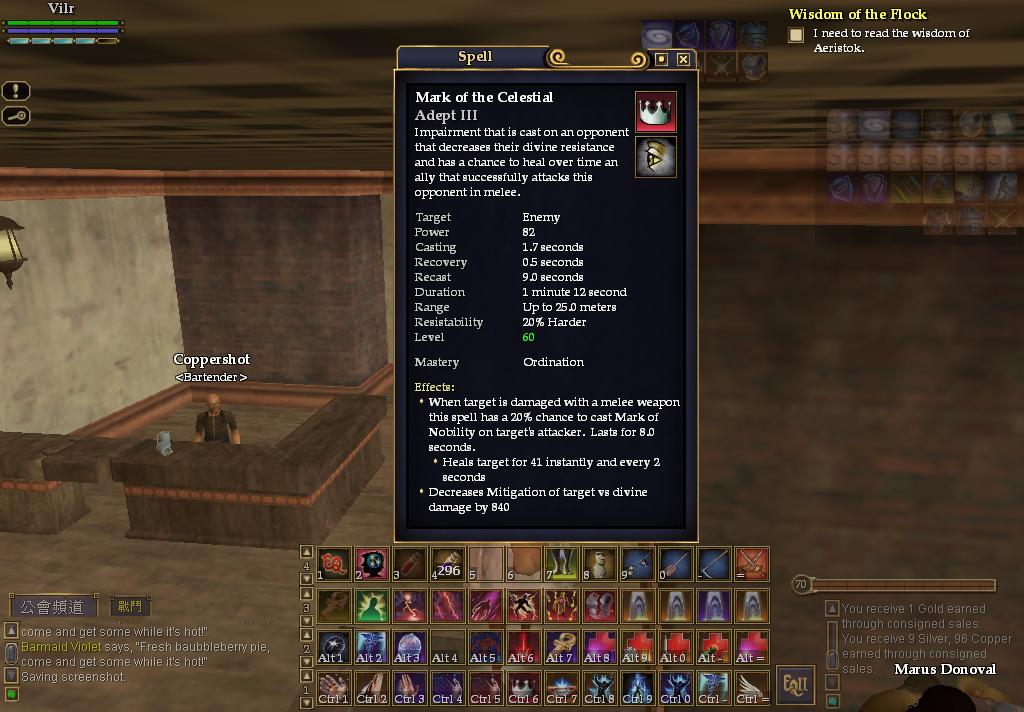
Task: Use the hotbar item with 296 count
Action: [447, 564]
